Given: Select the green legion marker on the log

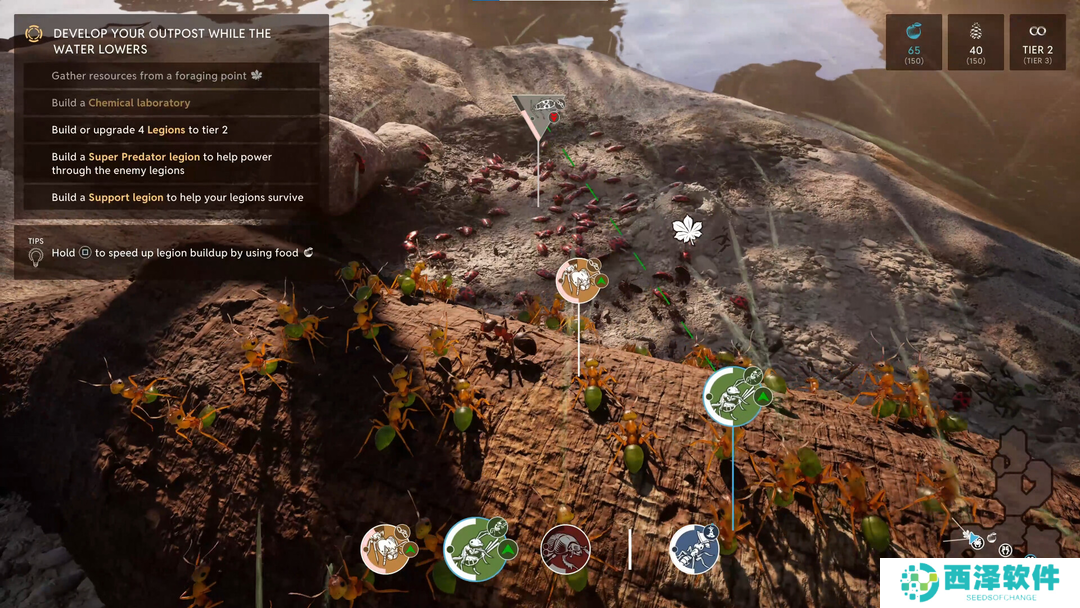Looking at the screenshot, I should coord(732,395).
